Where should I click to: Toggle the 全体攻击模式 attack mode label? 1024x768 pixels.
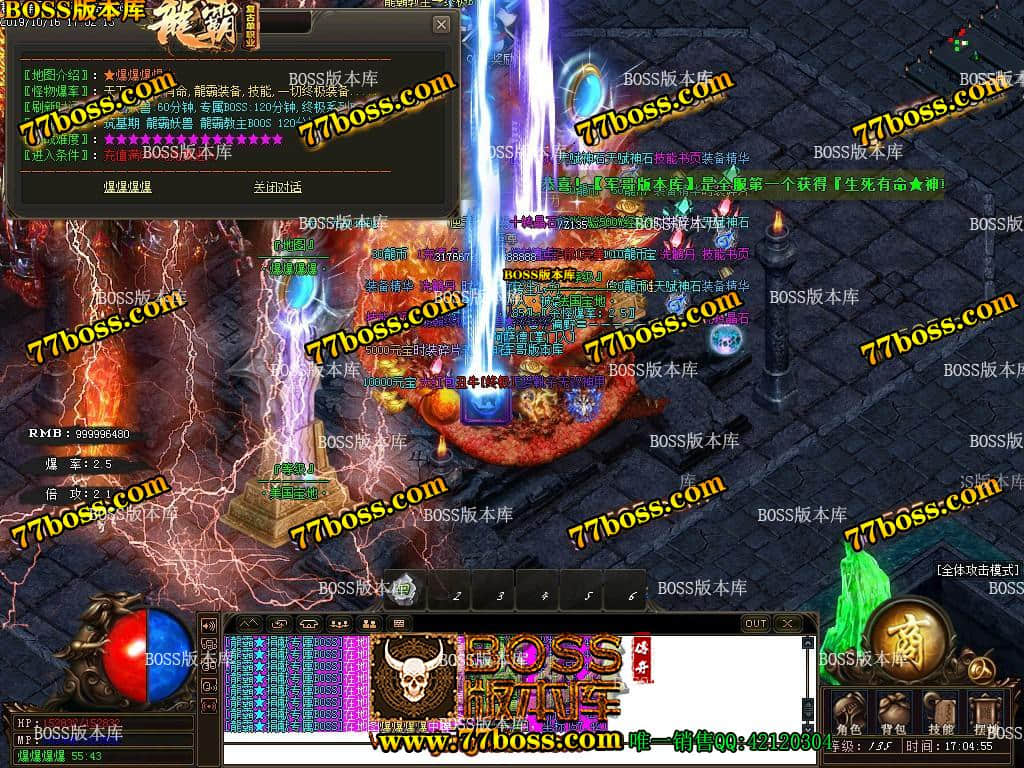(978, 570)
